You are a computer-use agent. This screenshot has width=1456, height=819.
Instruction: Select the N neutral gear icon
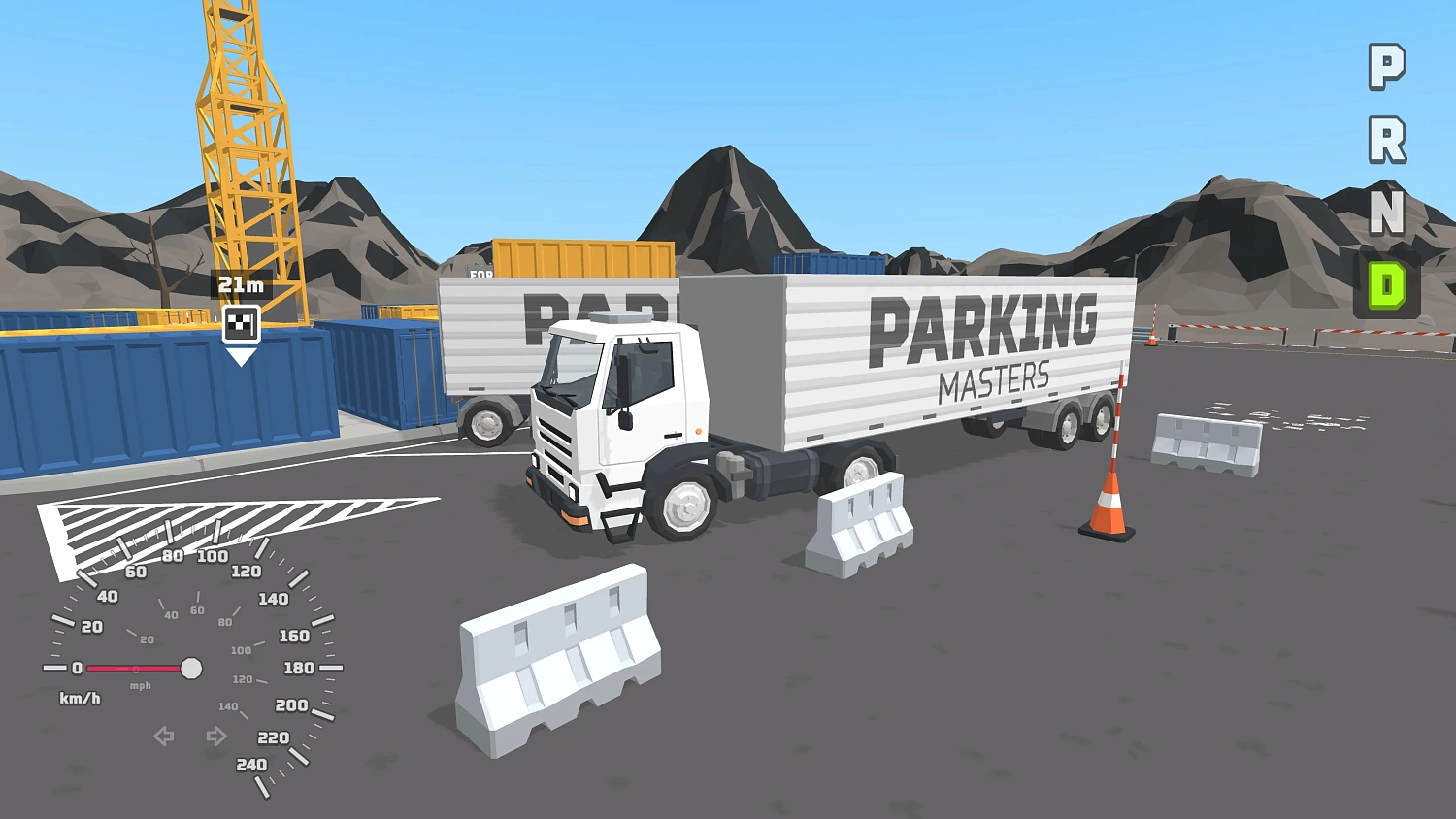coord(1387,214)
